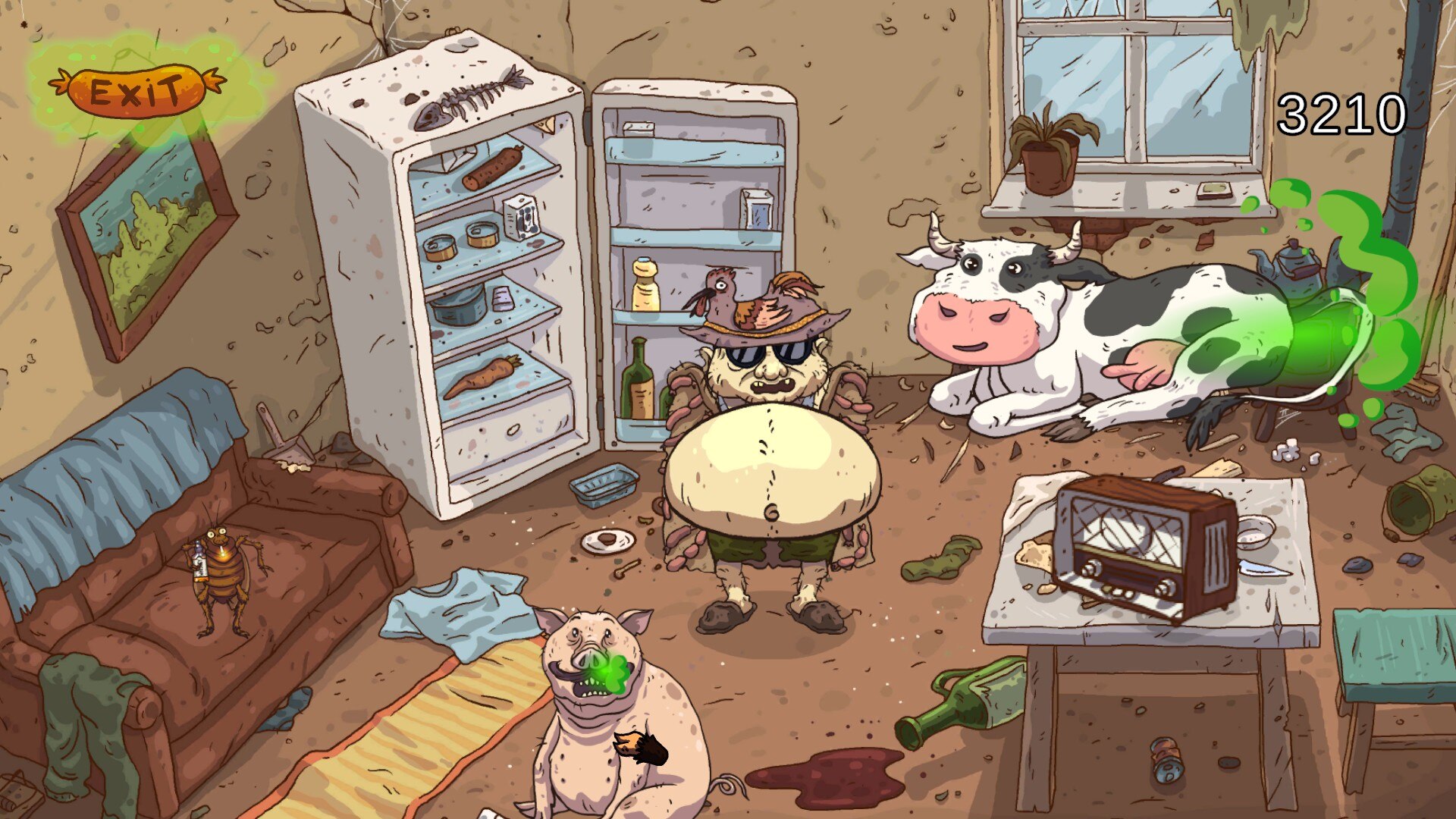This screenshot has width=1456, height=819.
Task: Click the sausage-shaped EXIT button
Action: 136,91
